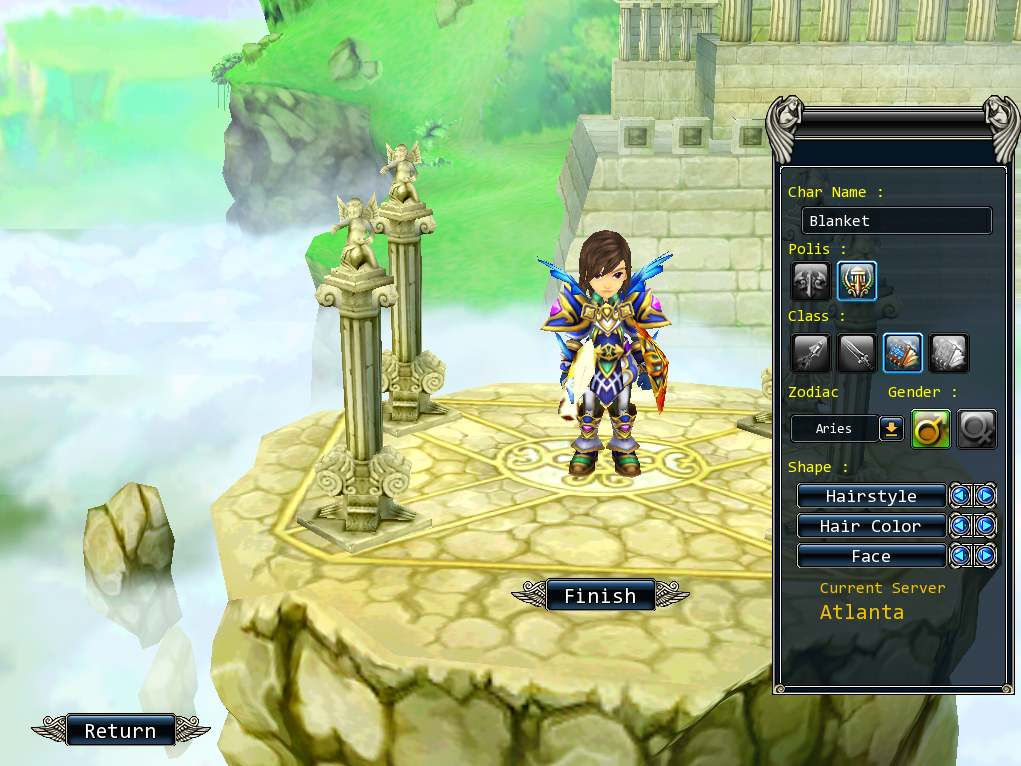The height and width of the screenshot is (766, 1021).
Task: Select the highlighted temple Polis emblem
Action: coord(857,281)
